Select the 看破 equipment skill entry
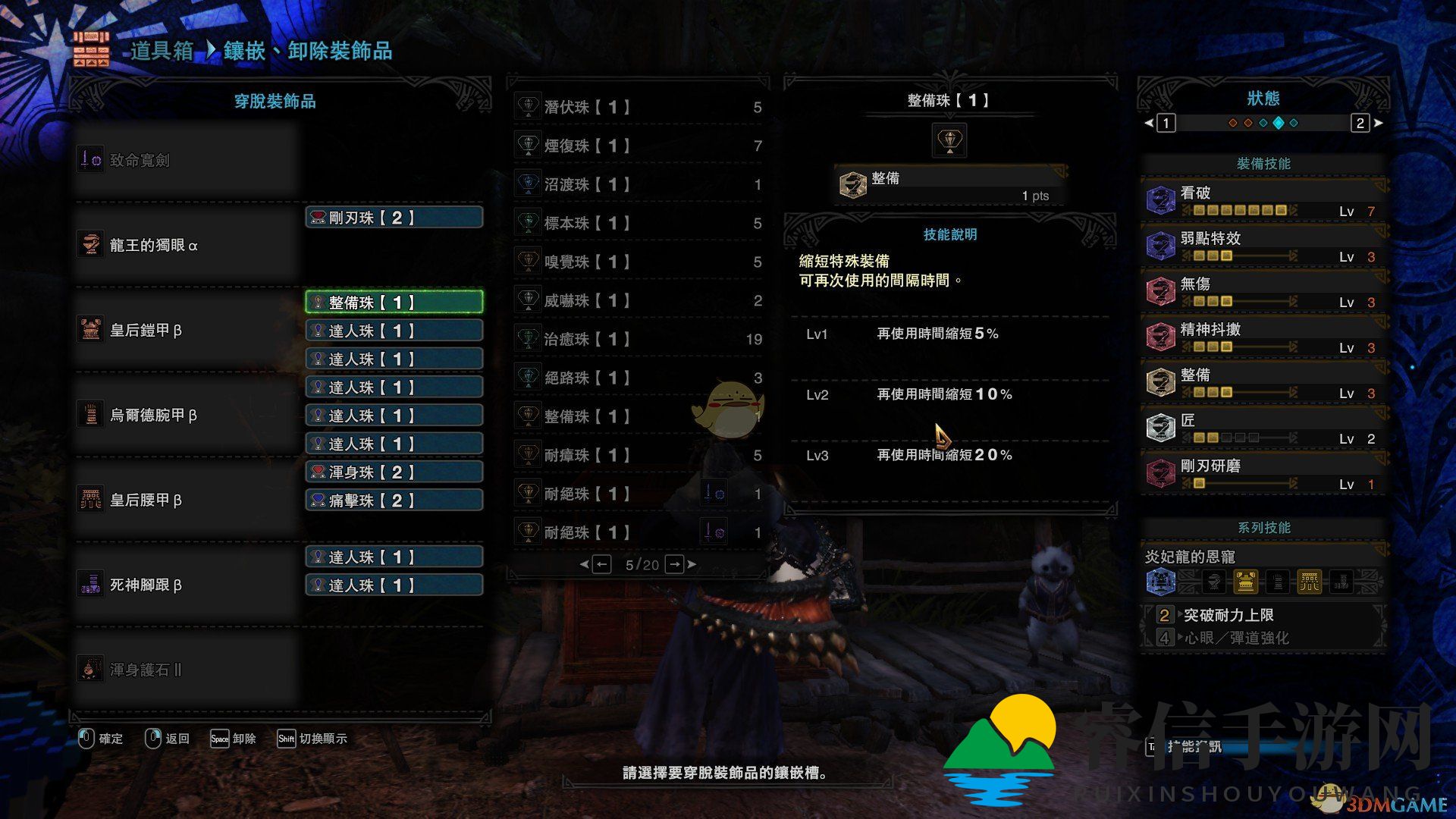This screenshot has width=1456, height=819. 1263,200
